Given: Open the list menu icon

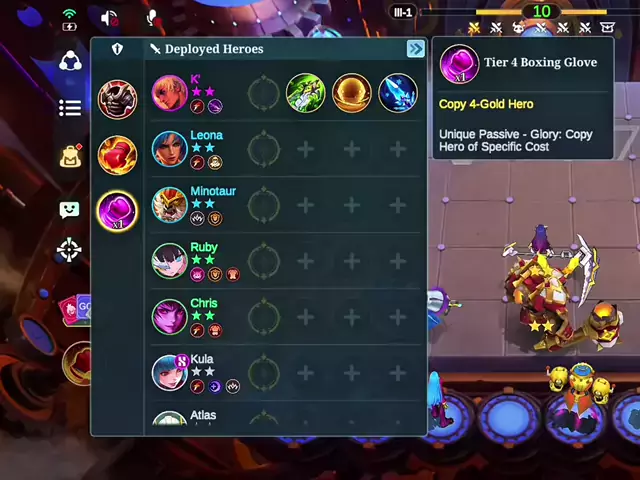Looking at the screenshot, I should (69, 108).
